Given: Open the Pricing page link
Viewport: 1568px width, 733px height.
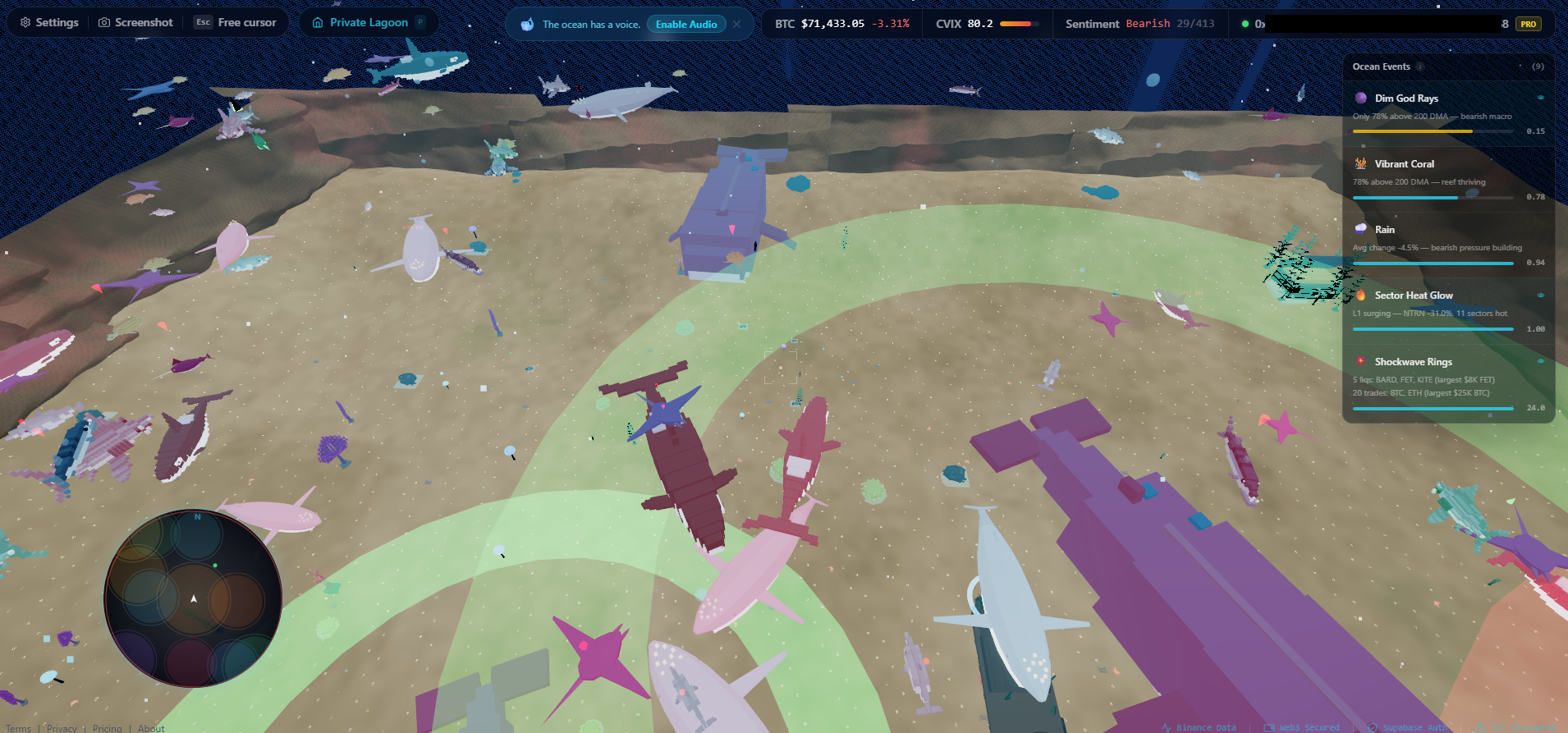Looking at the screenshot, I should tap(107, 728).
